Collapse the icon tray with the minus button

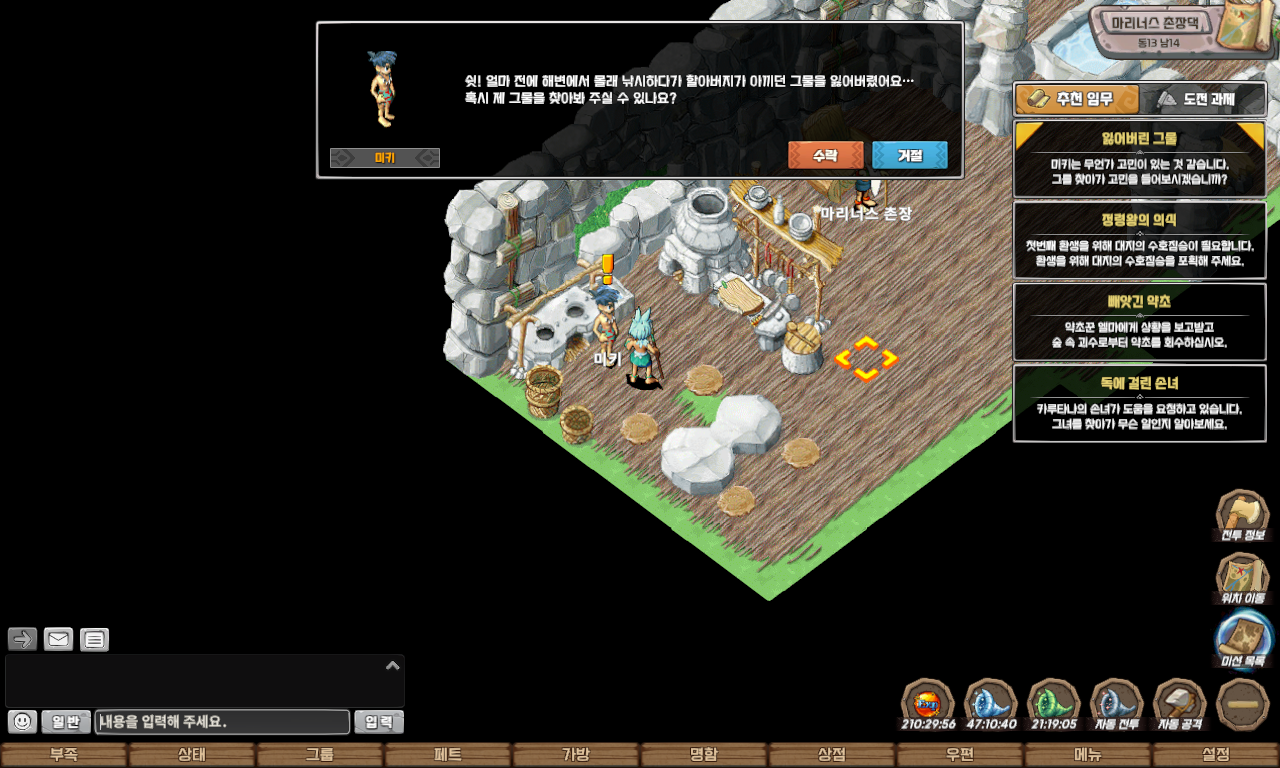[1243, 703]
